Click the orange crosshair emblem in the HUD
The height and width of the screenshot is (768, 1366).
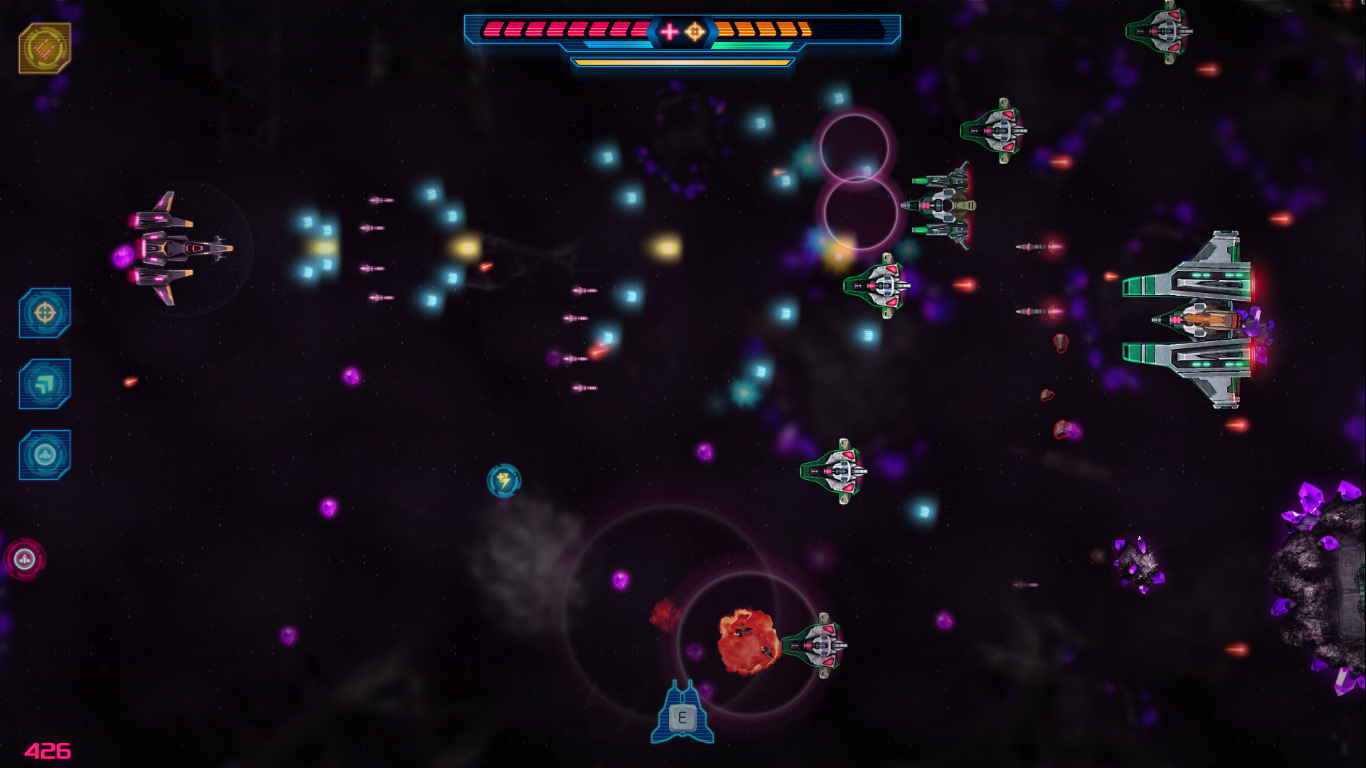(x=694, y=31)
